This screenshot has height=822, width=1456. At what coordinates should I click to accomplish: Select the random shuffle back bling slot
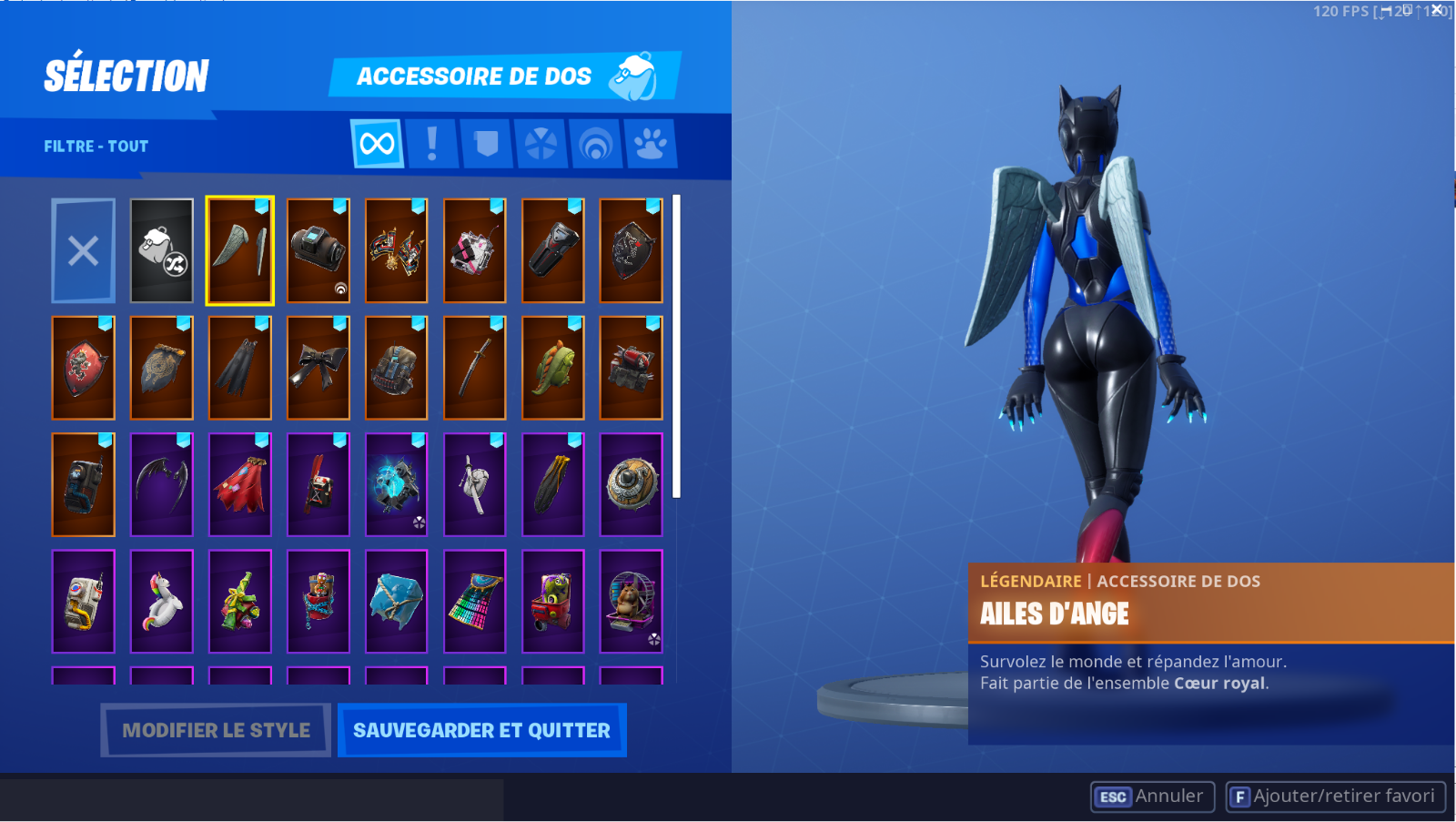coord(161,250)
